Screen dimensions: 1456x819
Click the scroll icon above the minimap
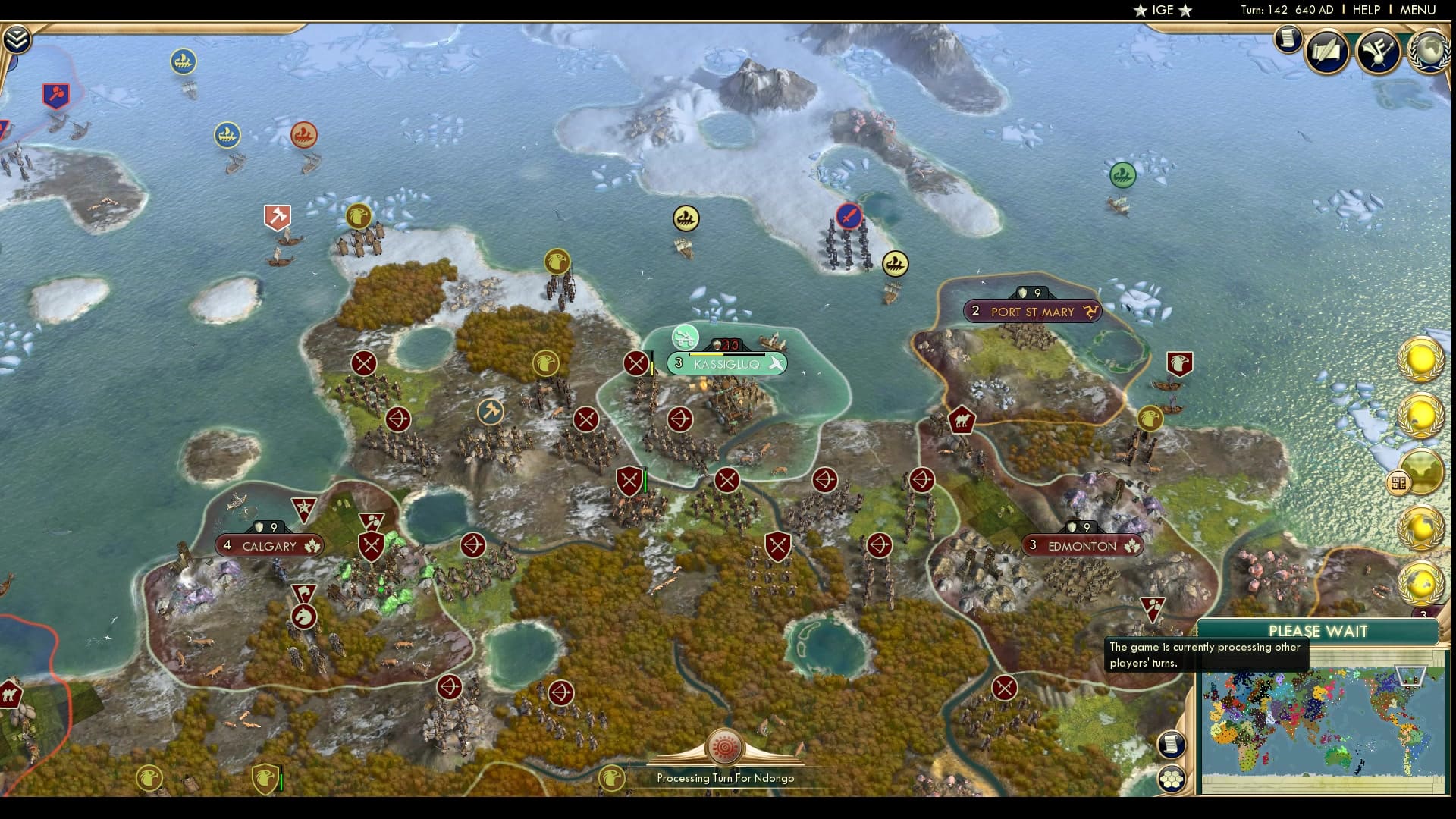1172,744
